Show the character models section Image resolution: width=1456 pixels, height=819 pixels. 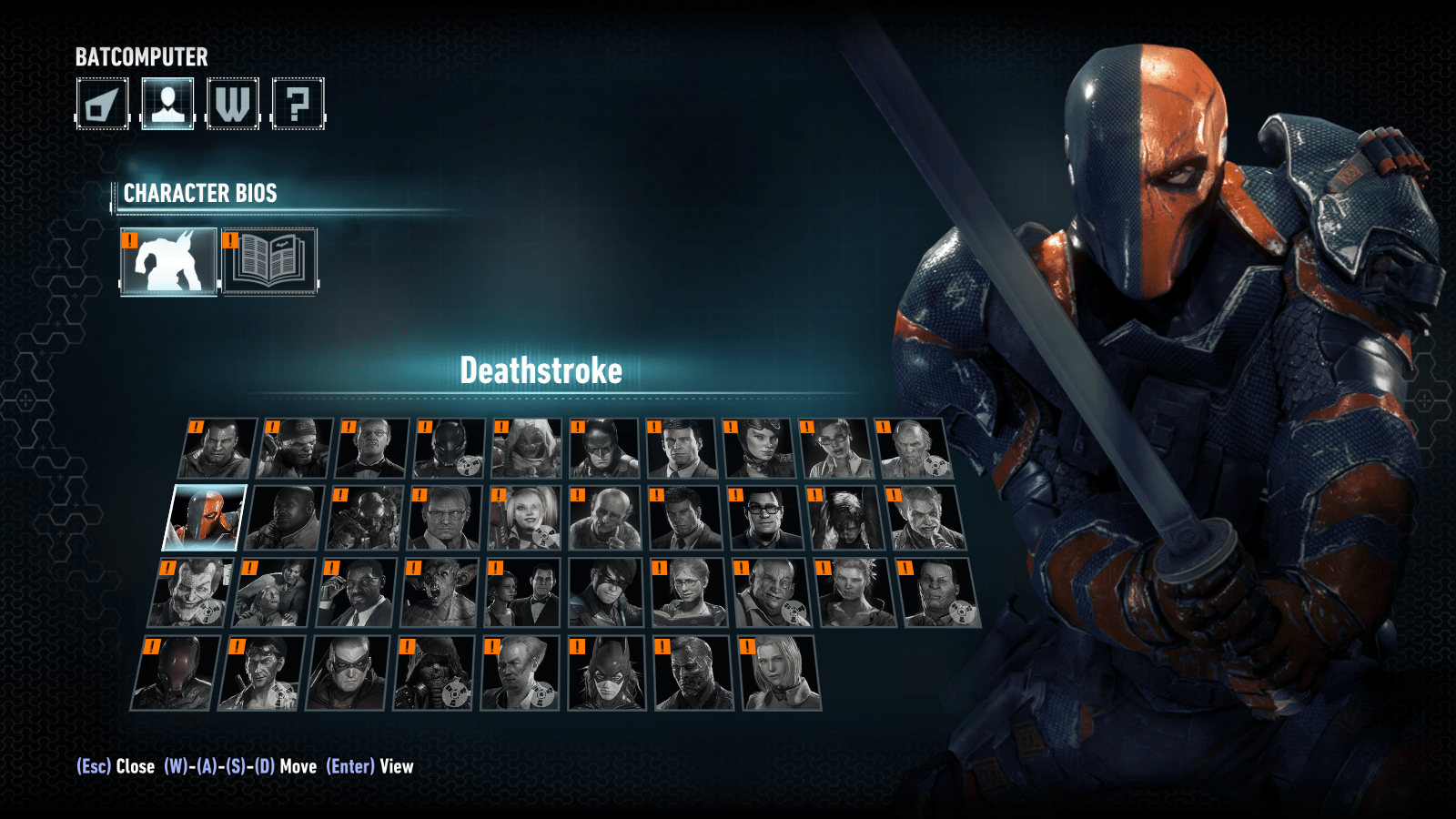(x=169, y=261)
